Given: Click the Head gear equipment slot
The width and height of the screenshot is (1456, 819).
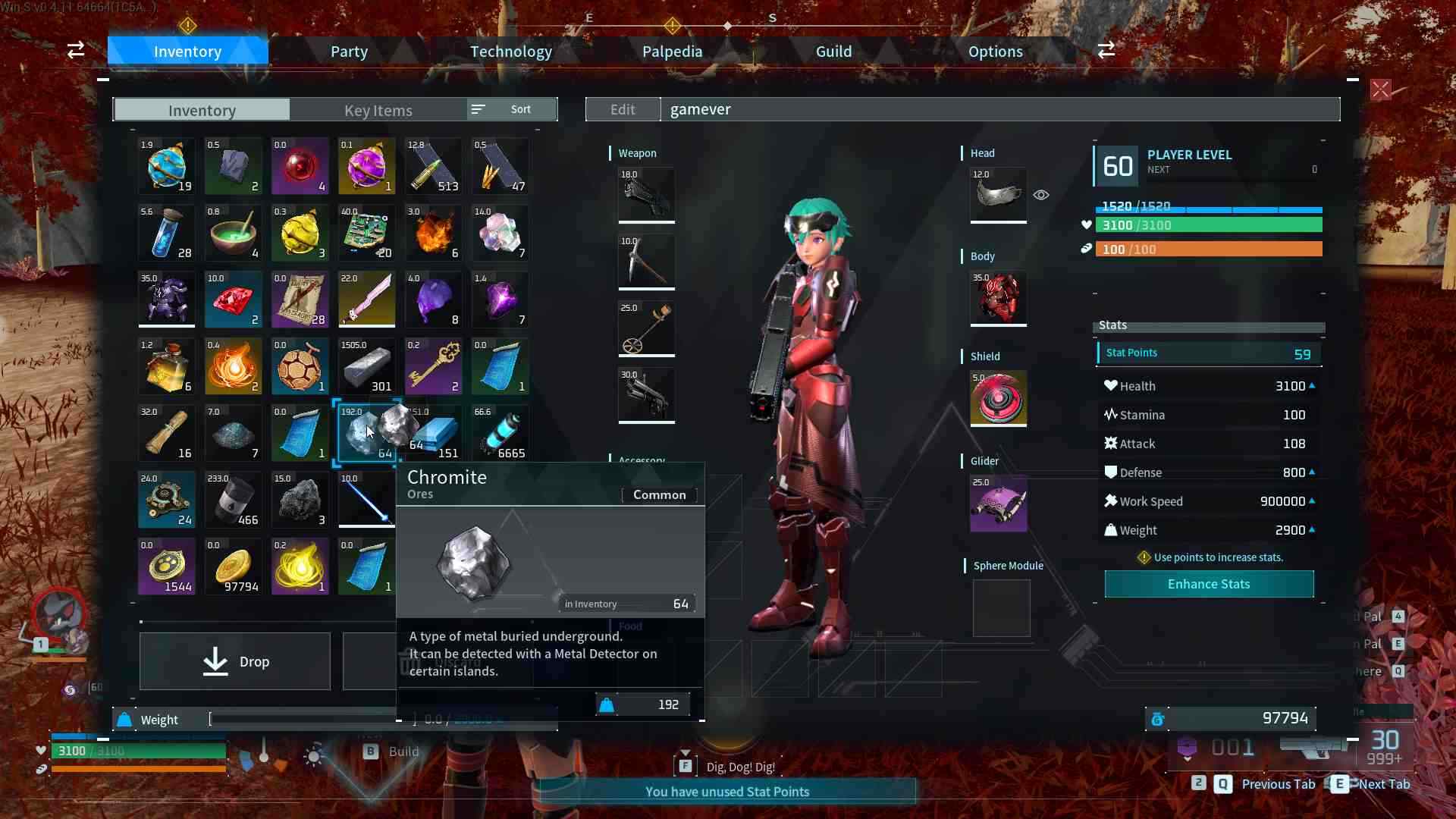Looking at the screenshot, I should pyautogui.click(x=997, y=196).
